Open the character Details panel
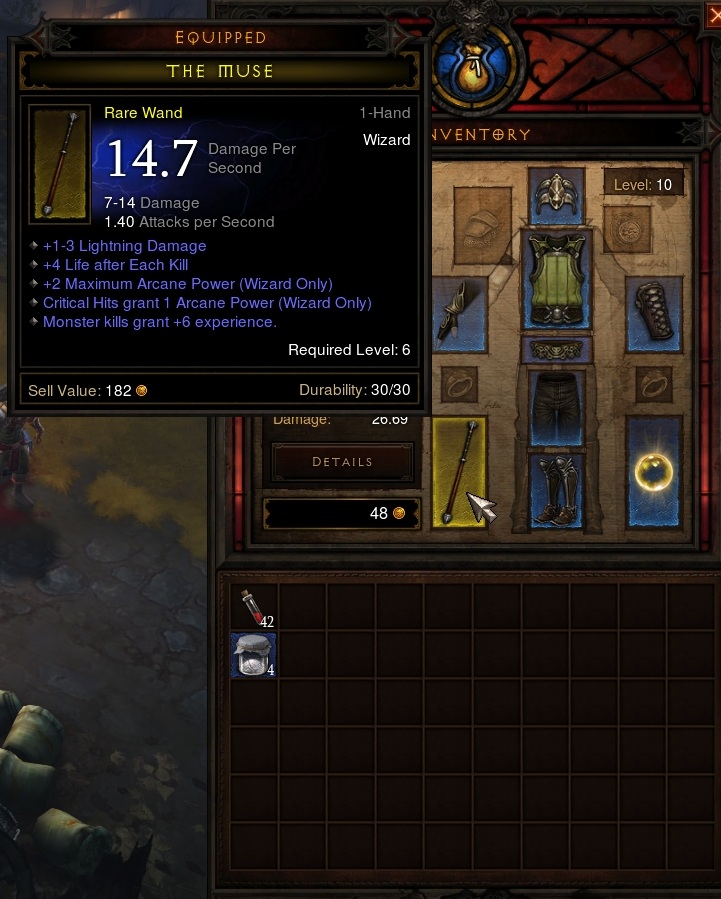The width and height of the screenshot is (721, 899). (342, 462)
